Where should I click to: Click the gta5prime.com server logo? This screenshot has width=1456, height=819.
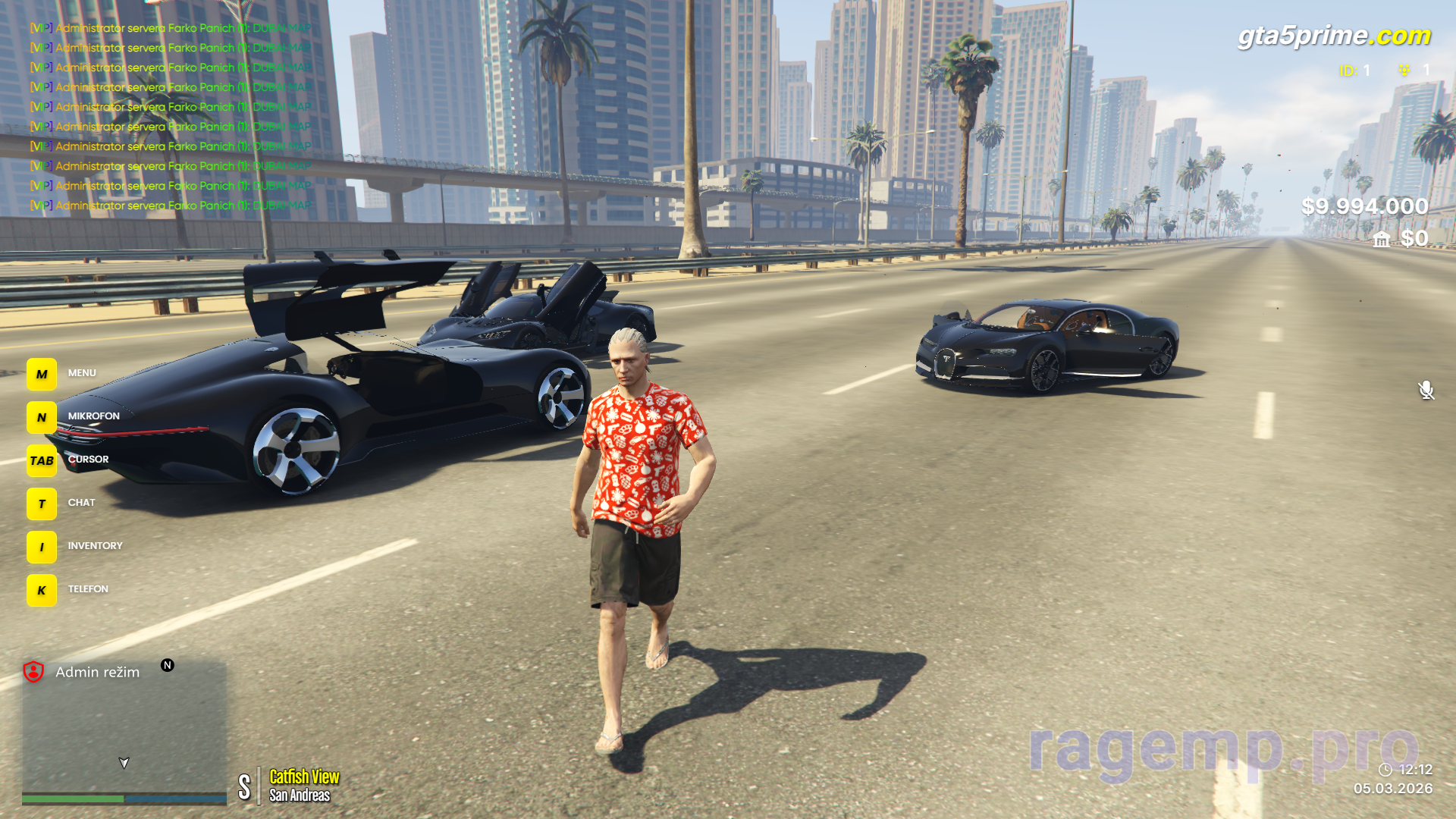coord(1333,36)
